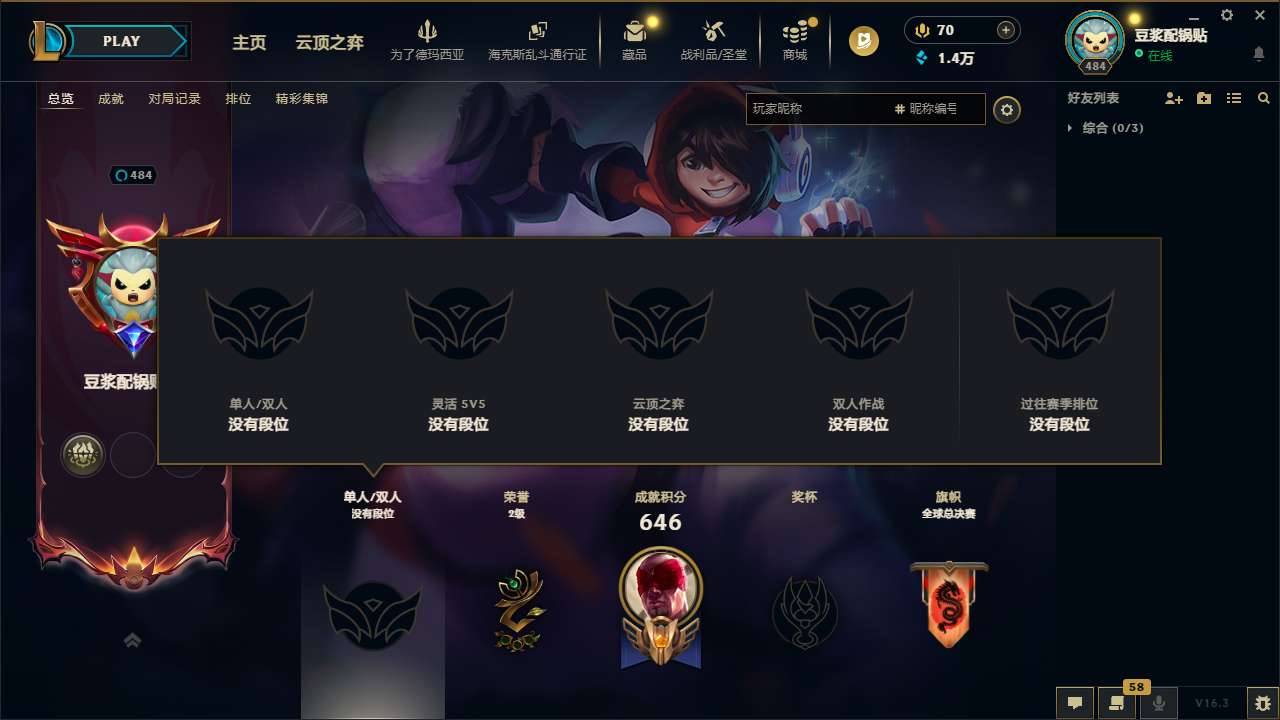Open the 藏品 collection page
This screenshot has width=1280, height=720.
pyautogui.click(x=633, y=40)
